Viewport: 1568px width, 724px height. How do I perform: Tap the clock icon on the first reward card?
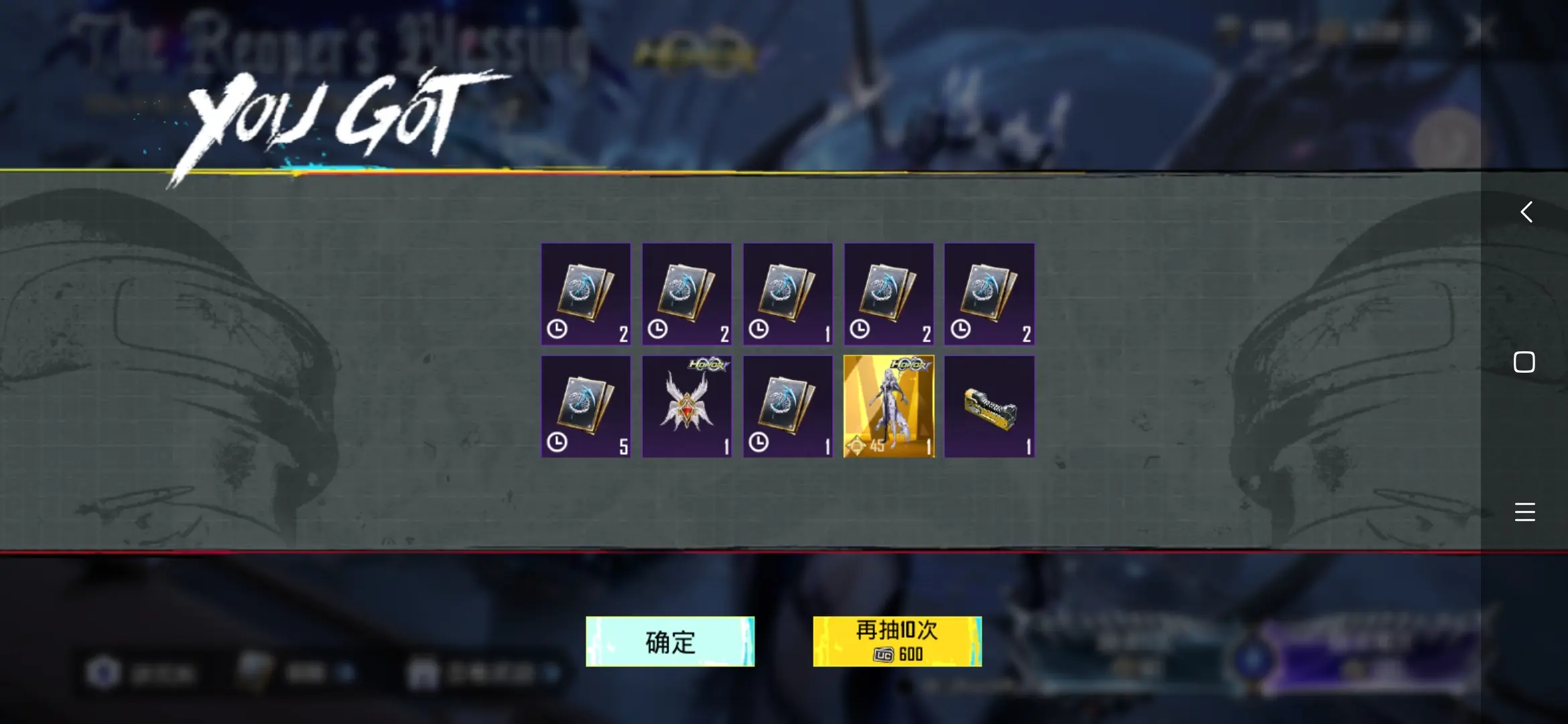556,329
